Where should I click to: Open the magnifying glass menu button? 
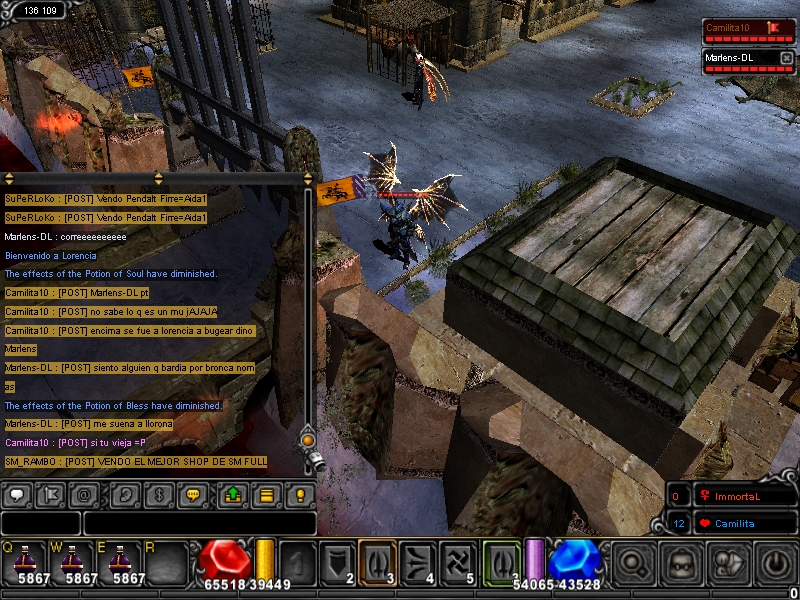click(633, 563)
